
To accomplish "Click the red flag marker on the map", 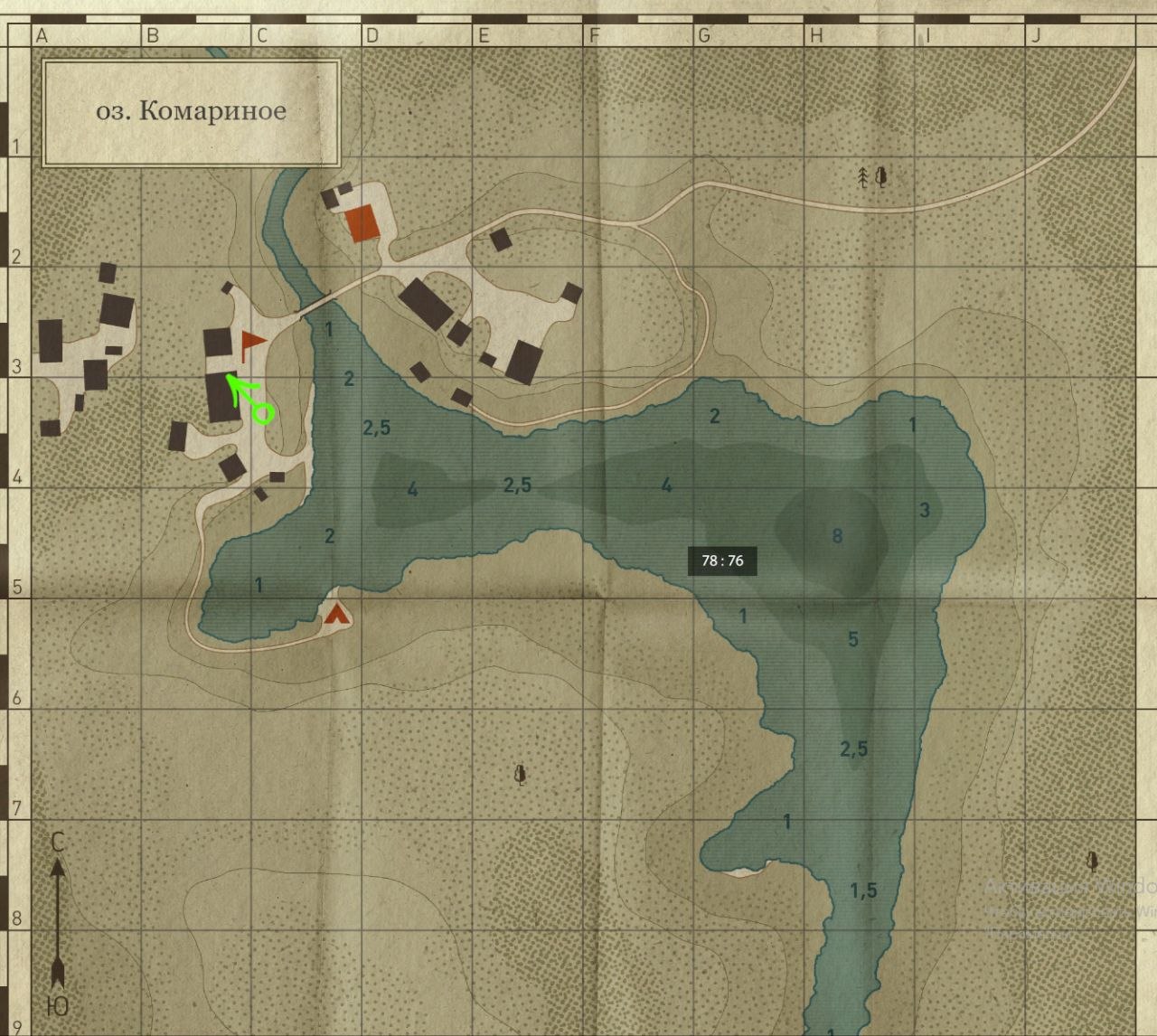I will (251, 341).
